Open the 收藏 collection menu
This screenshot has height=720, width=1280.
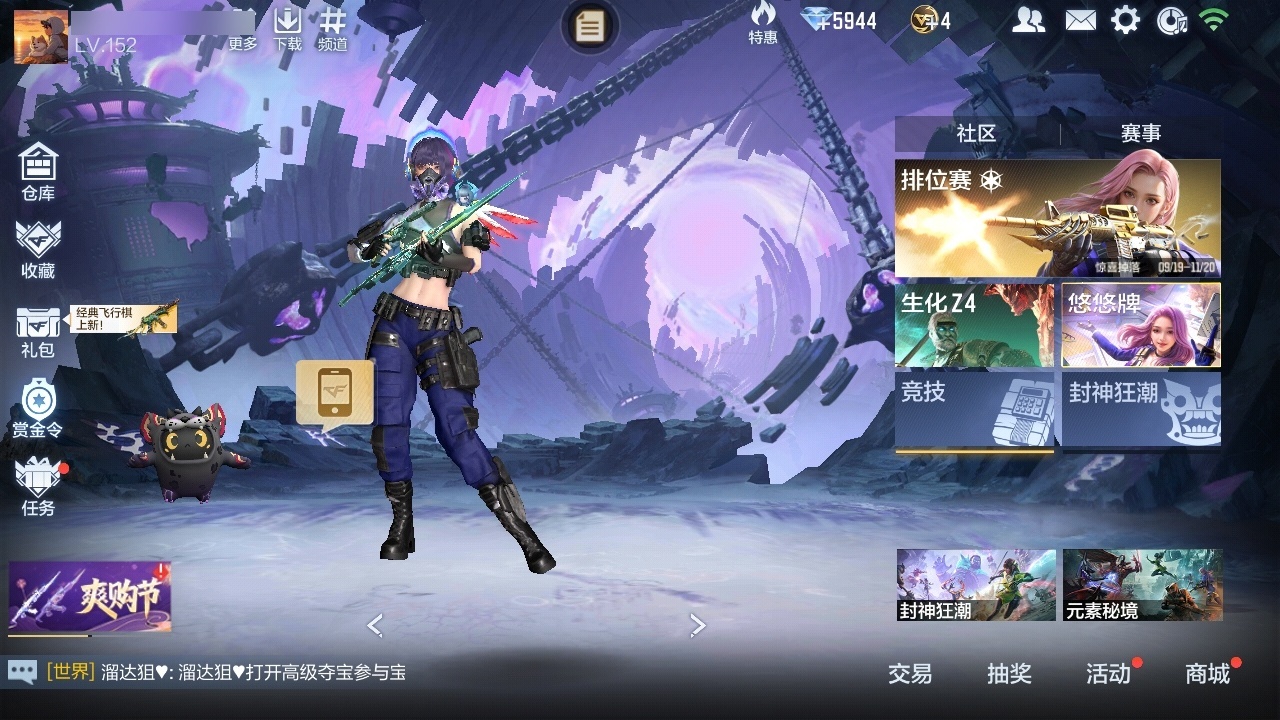[38, 249]
